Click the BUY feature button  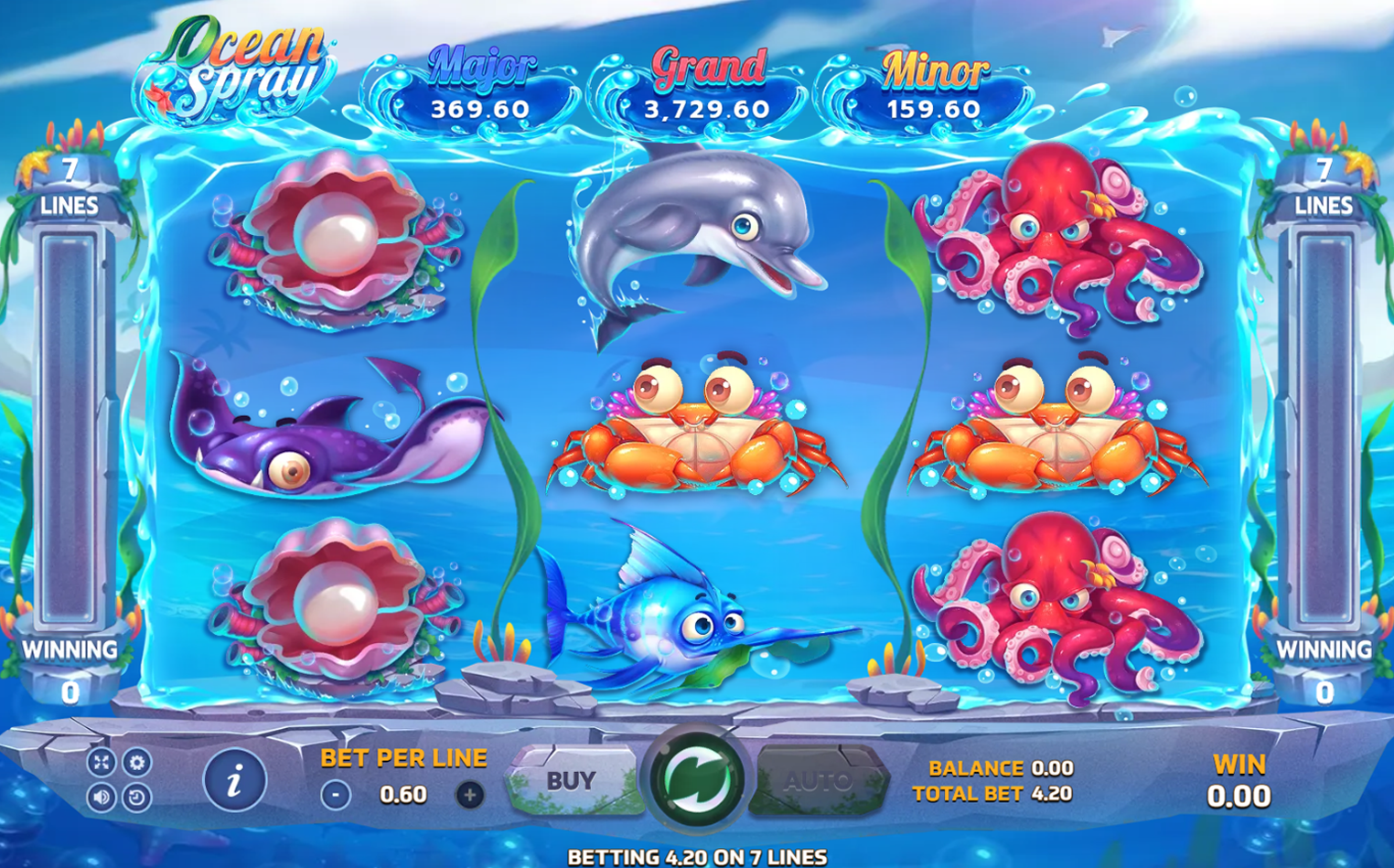click(569, 780)
